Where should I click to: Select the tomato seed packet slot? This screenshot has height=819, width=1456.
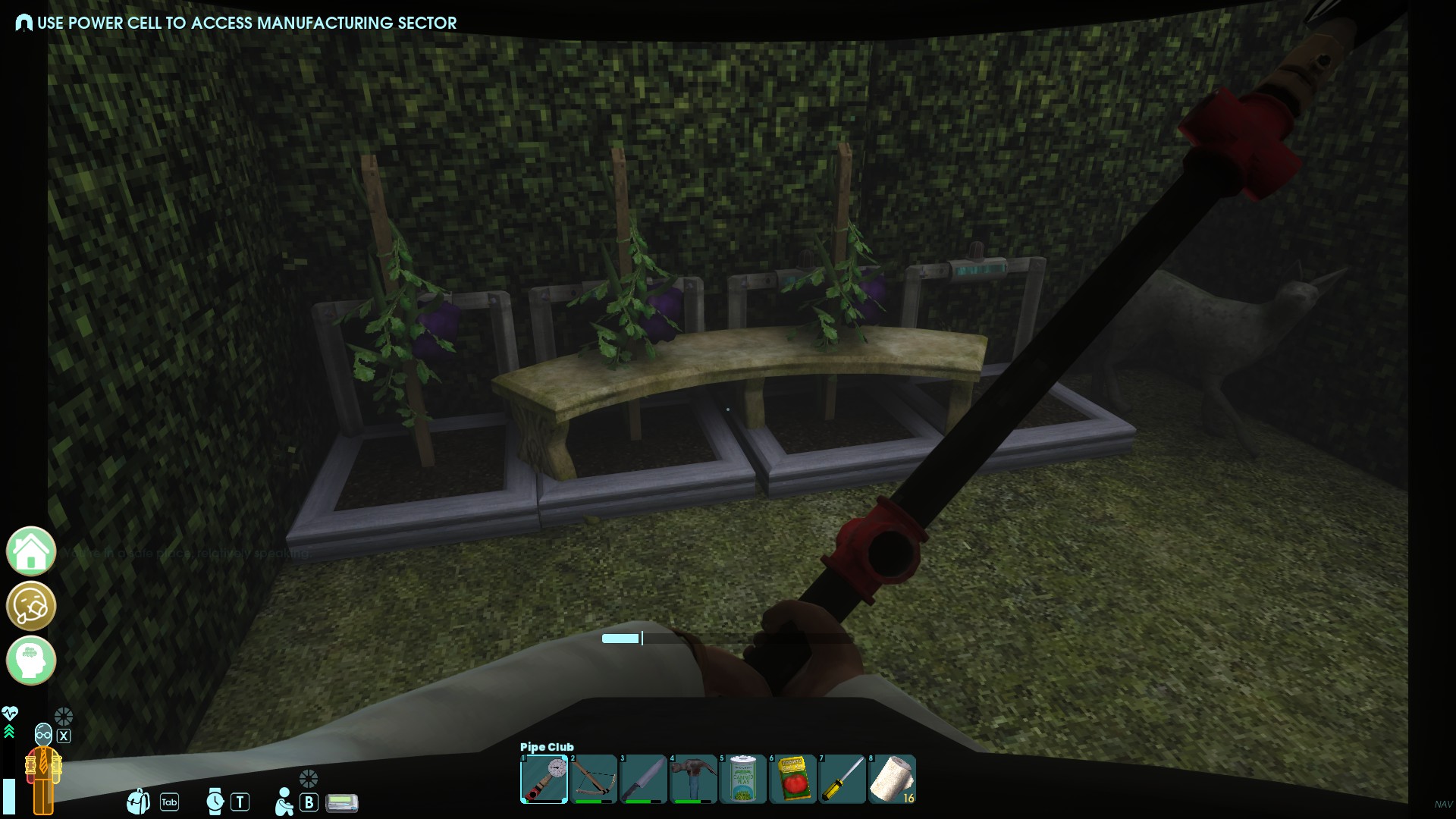(x=792, y=779)
